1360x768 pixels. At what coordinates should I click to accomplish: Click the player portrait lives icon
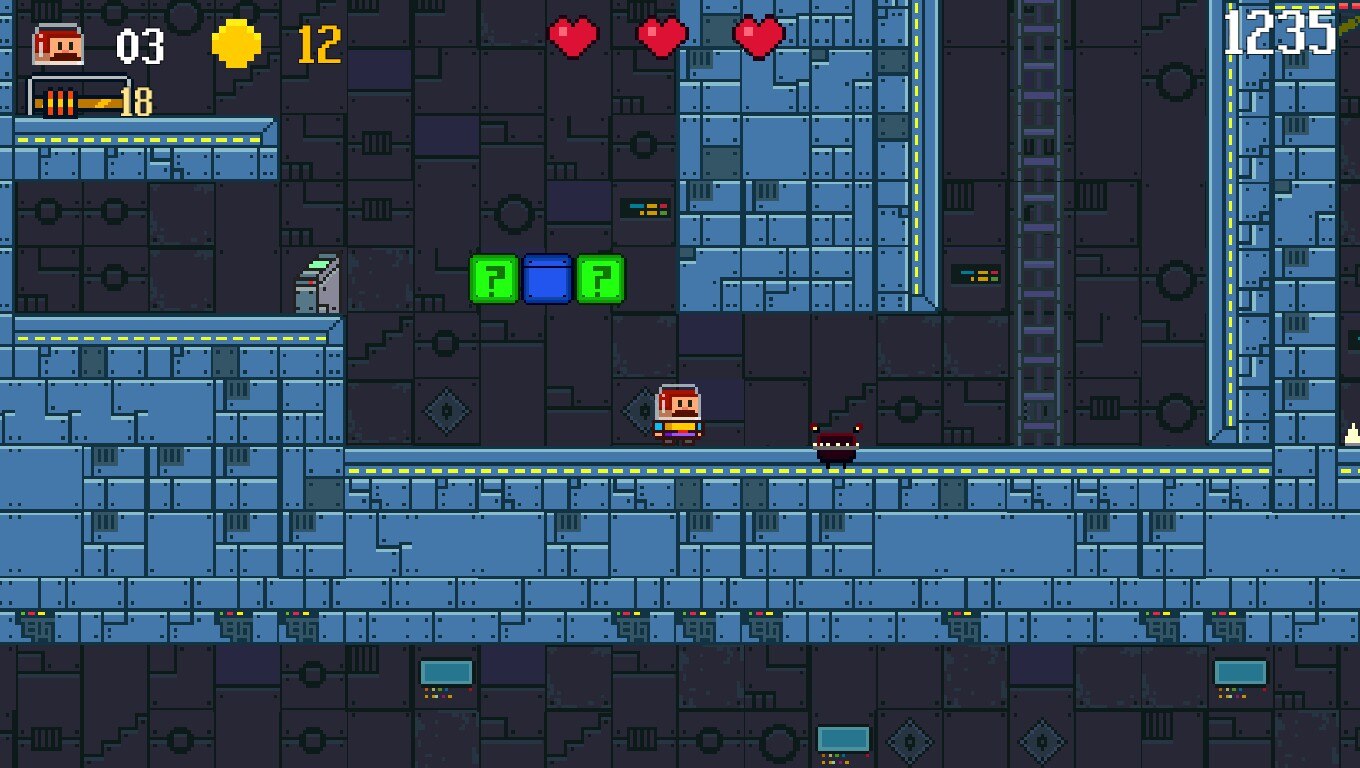point(57,45)
